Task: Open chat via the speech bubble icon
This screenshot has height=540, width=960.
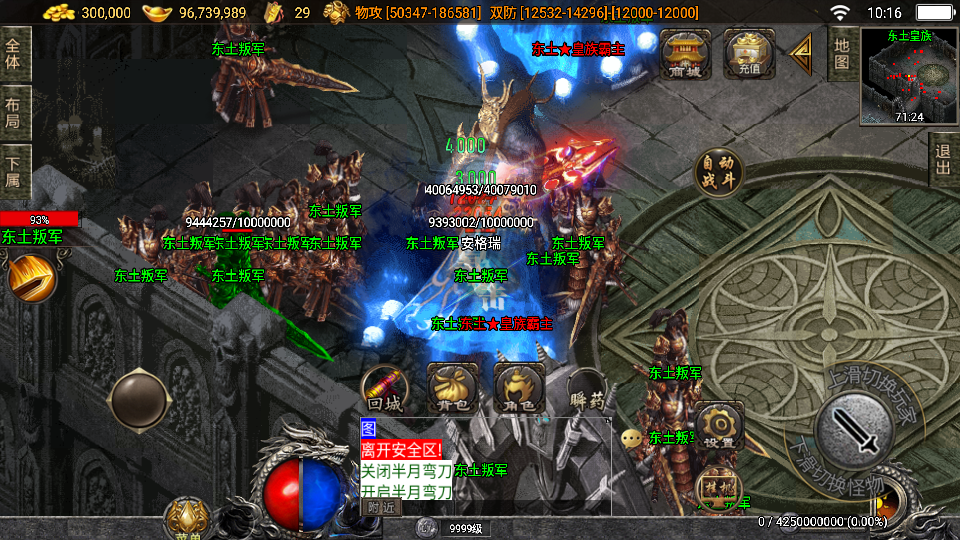Action: 631,438
